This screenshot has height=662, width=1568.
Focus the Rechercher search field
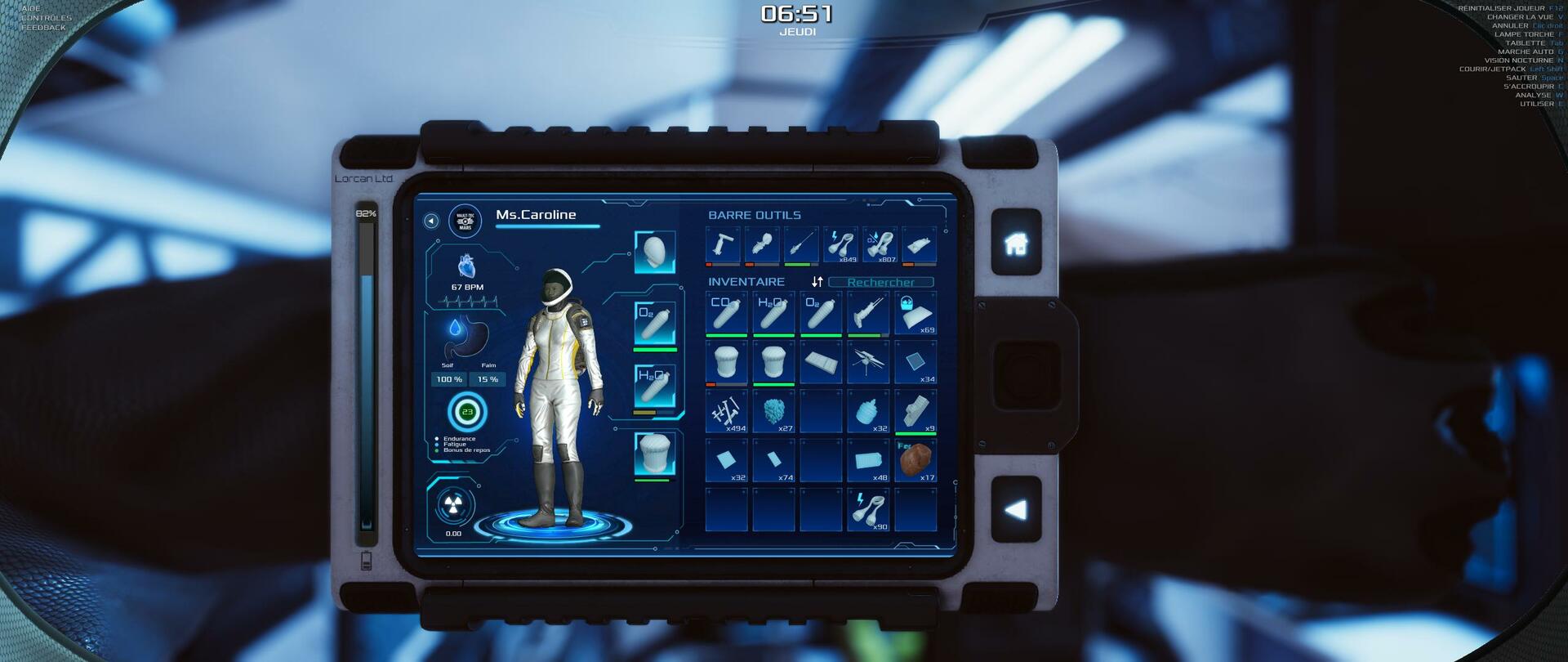click(x=880, y=282)
